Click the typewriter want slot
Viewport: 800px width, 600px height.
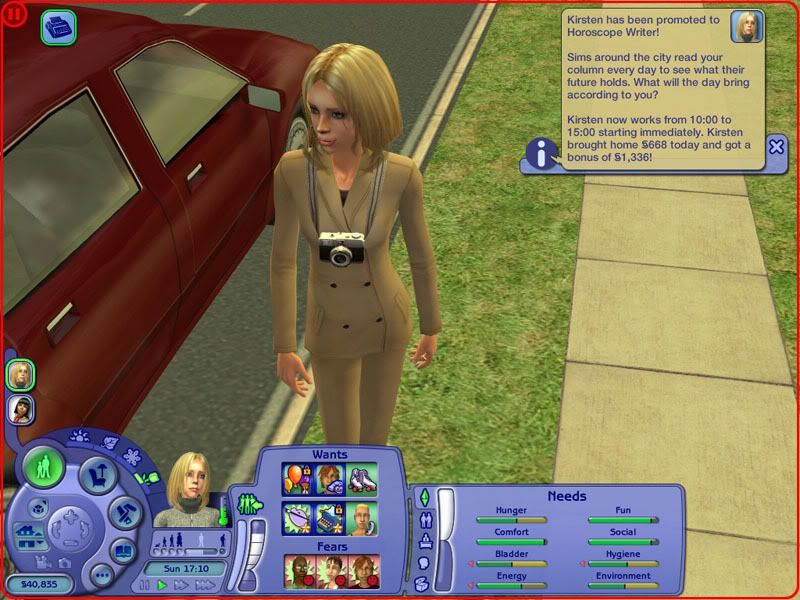click(330, 516)
